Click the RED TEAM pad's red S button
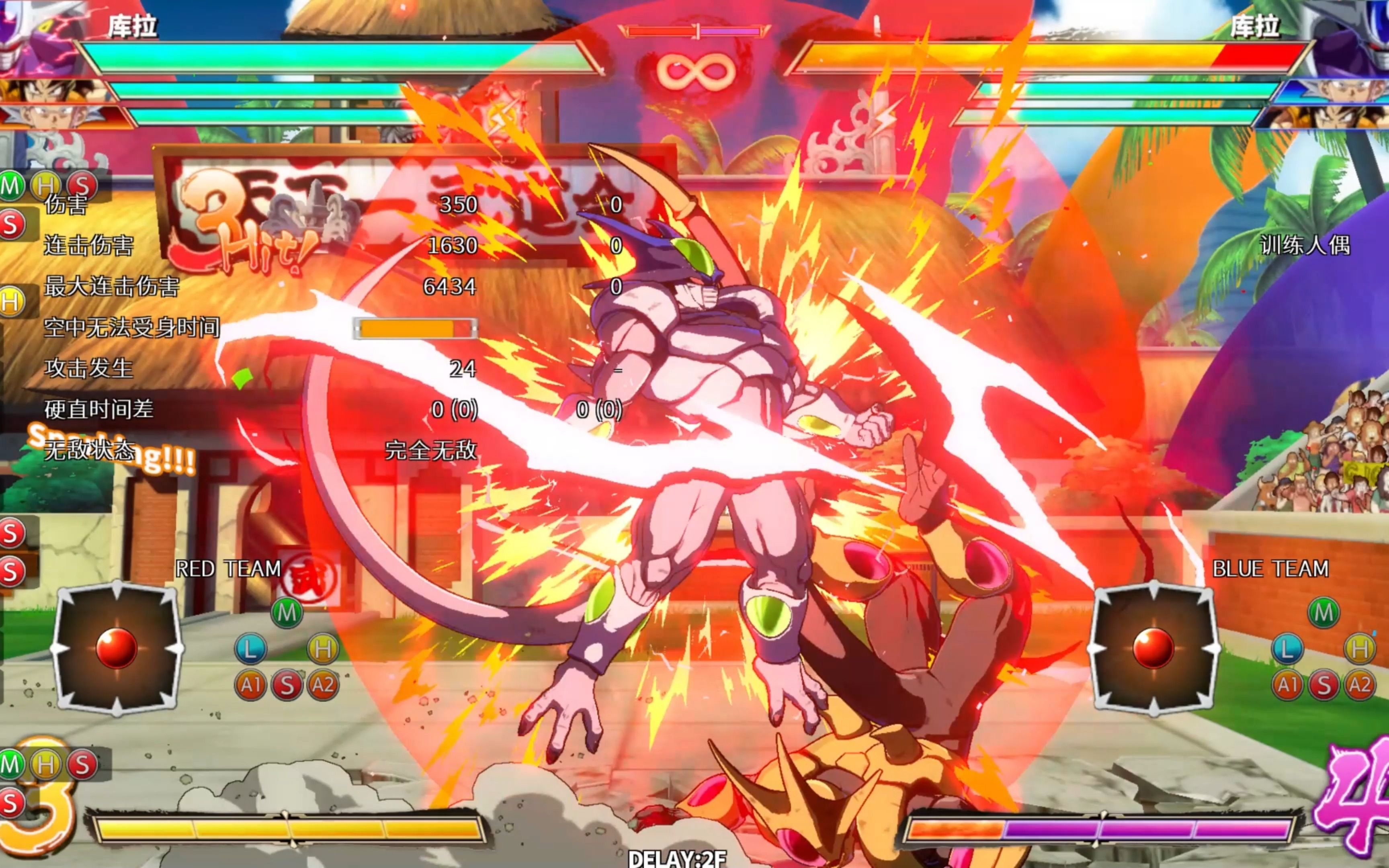This screenshot has height=868, width=1389. point(287,685)
